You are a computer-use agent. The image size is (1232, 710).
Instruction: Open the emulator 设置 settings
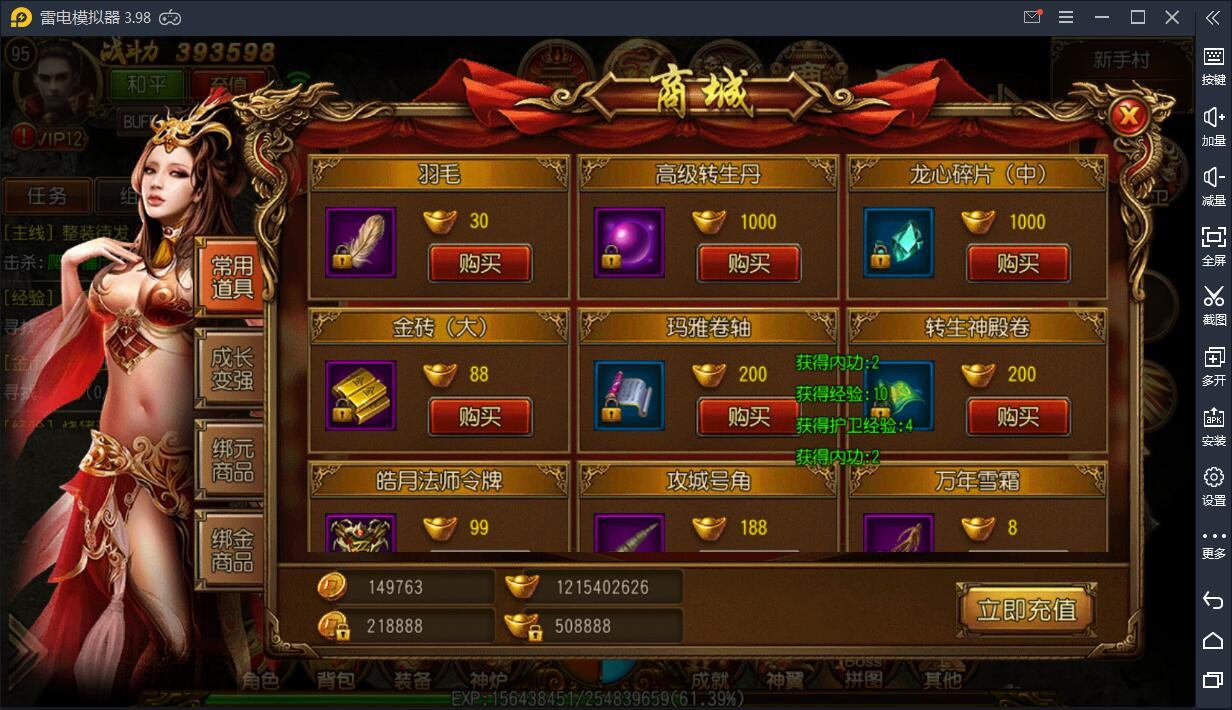1213,485
